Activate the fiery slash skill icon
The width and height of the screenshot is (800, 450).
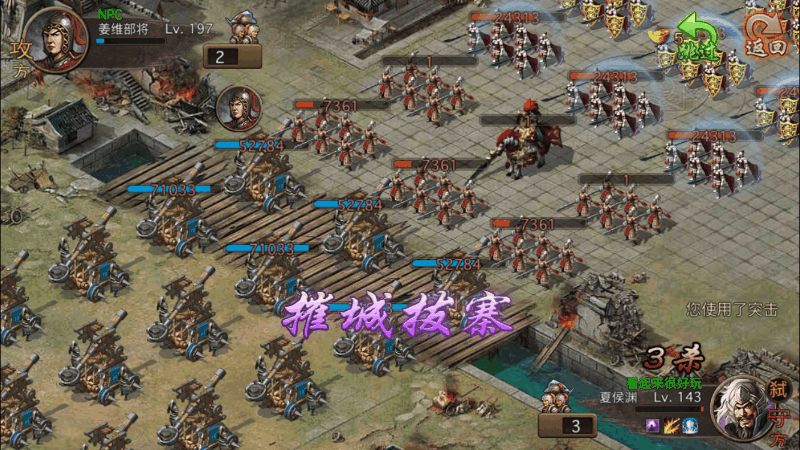[x=672, y=426]
